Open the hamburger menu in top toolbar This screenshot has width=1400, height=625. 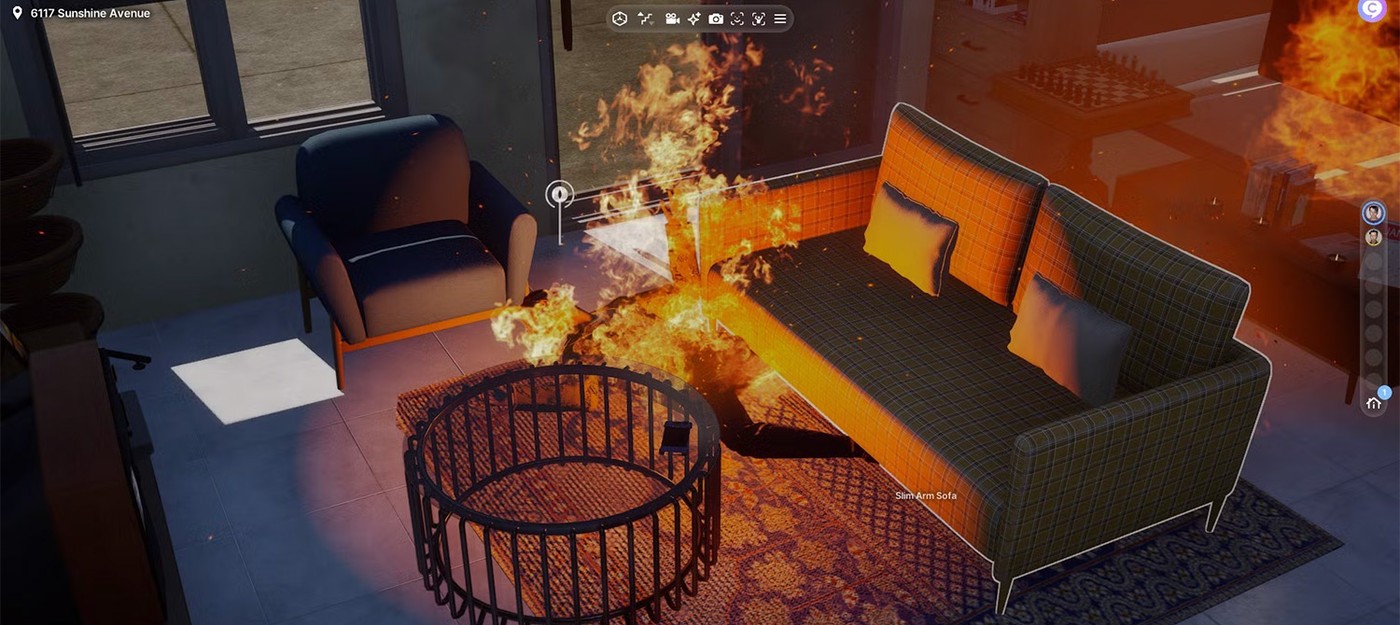pos(780,19)
